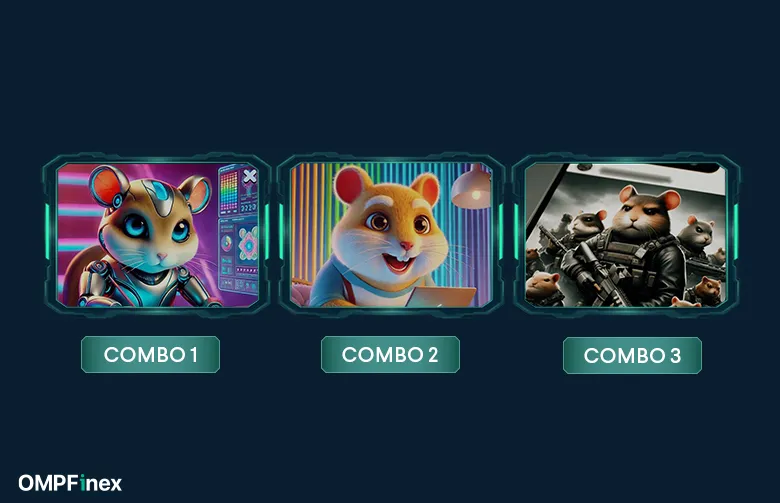
Task: Pick the smiling hamster with laptop card
Action: click(391, 235)
